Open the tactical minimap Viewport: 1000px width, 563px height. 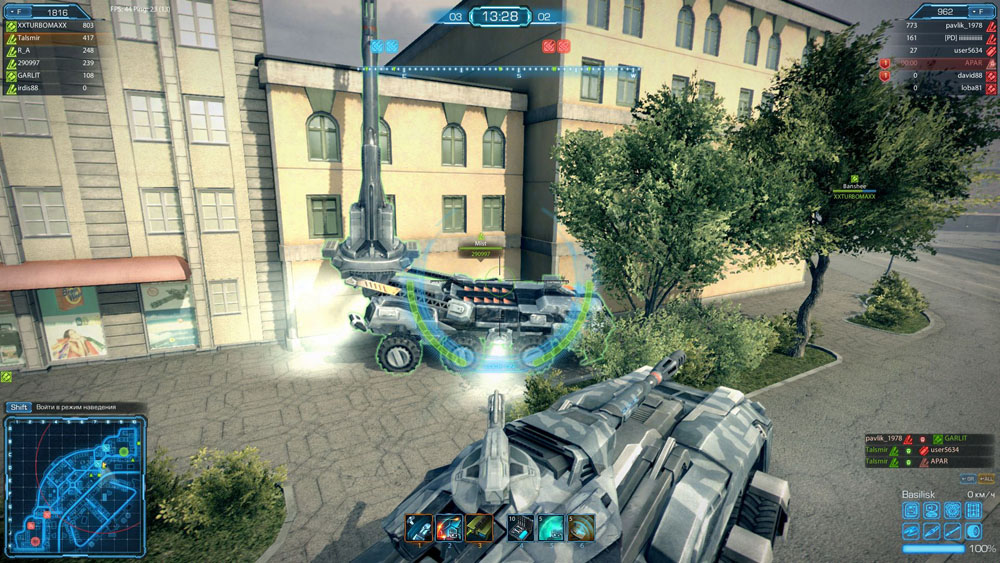[75, 485]
